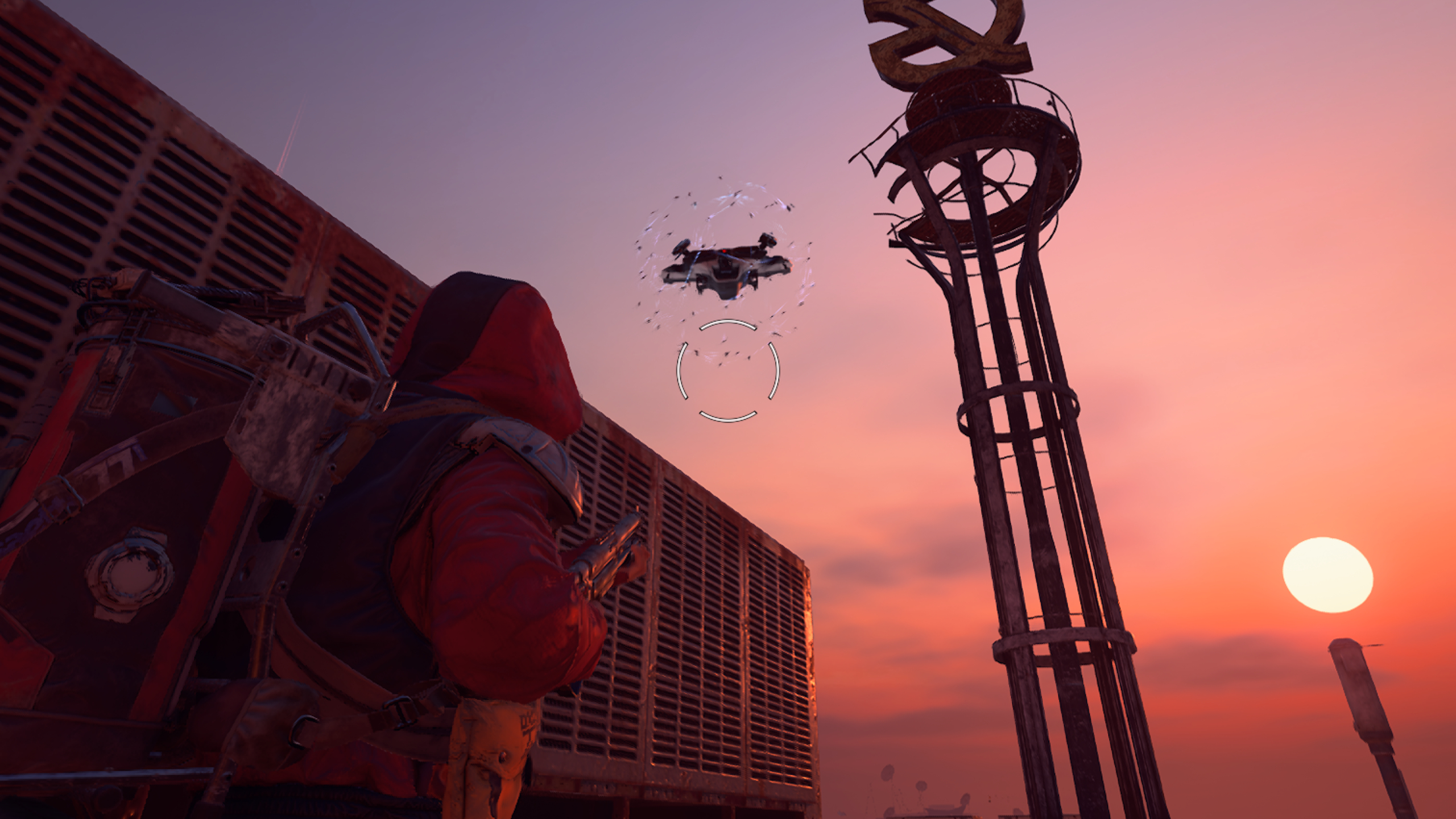Click the red light on the drone
This screenshot has width=1456, height=819.
point(724,251)
